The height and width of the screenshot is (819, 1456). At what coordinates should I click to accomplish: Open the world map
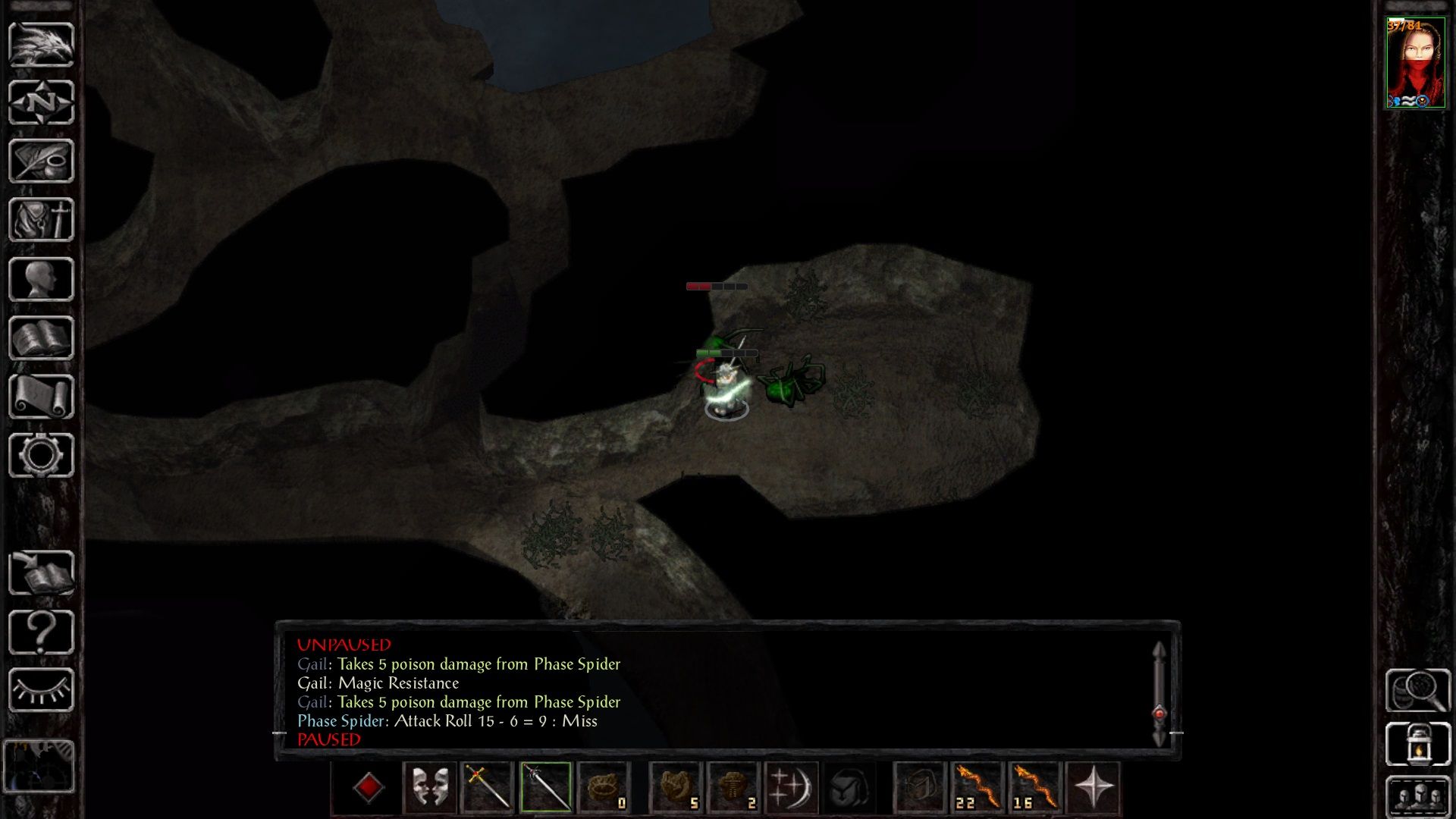click(42, 102)
